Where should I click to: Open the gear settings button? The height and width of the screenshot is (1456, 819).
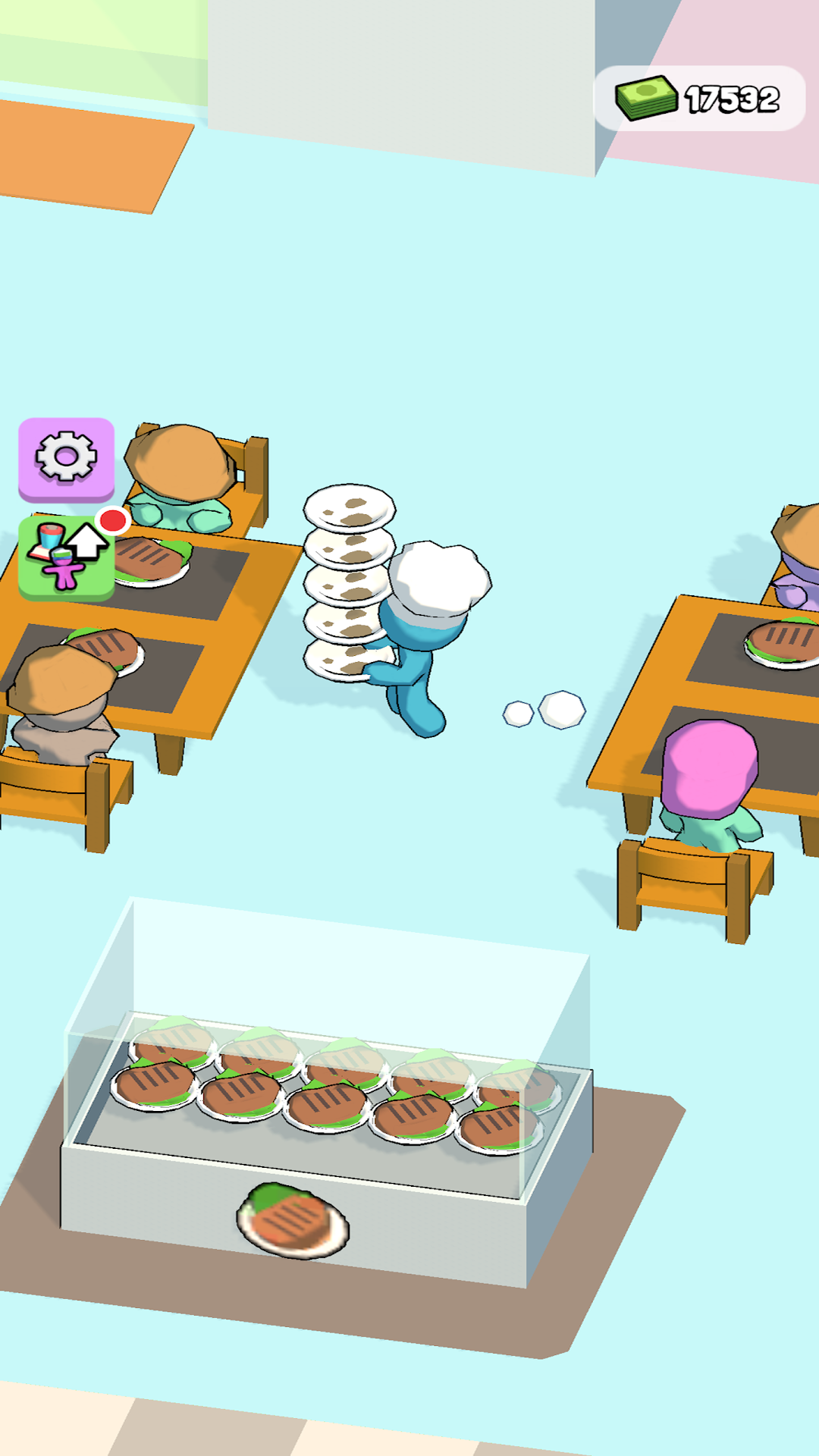click(66, 457)
